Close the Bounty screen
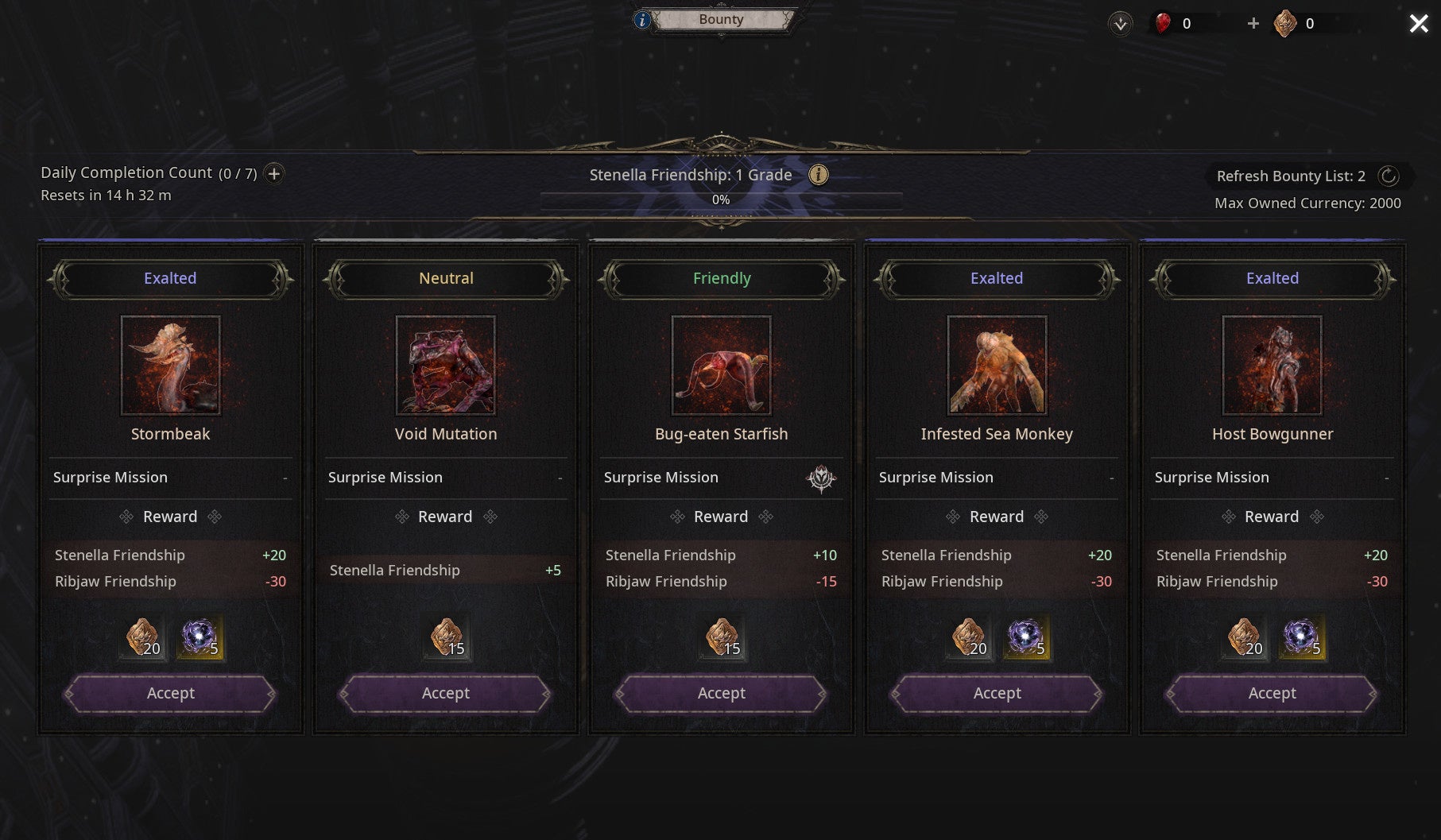Screen dimensions: 1441x840 click(x=1418, y=24)
